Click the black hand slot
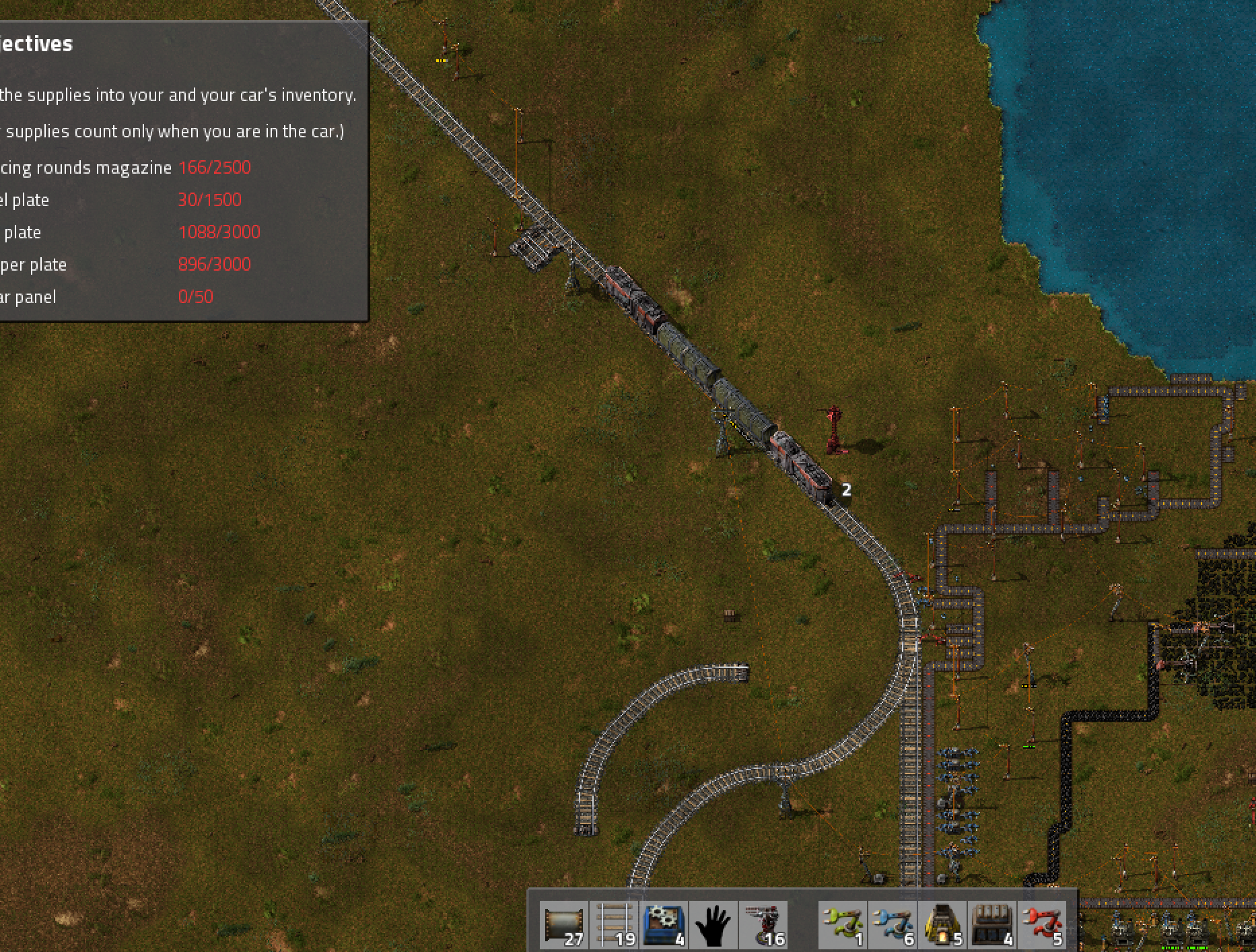 point(713,925)
